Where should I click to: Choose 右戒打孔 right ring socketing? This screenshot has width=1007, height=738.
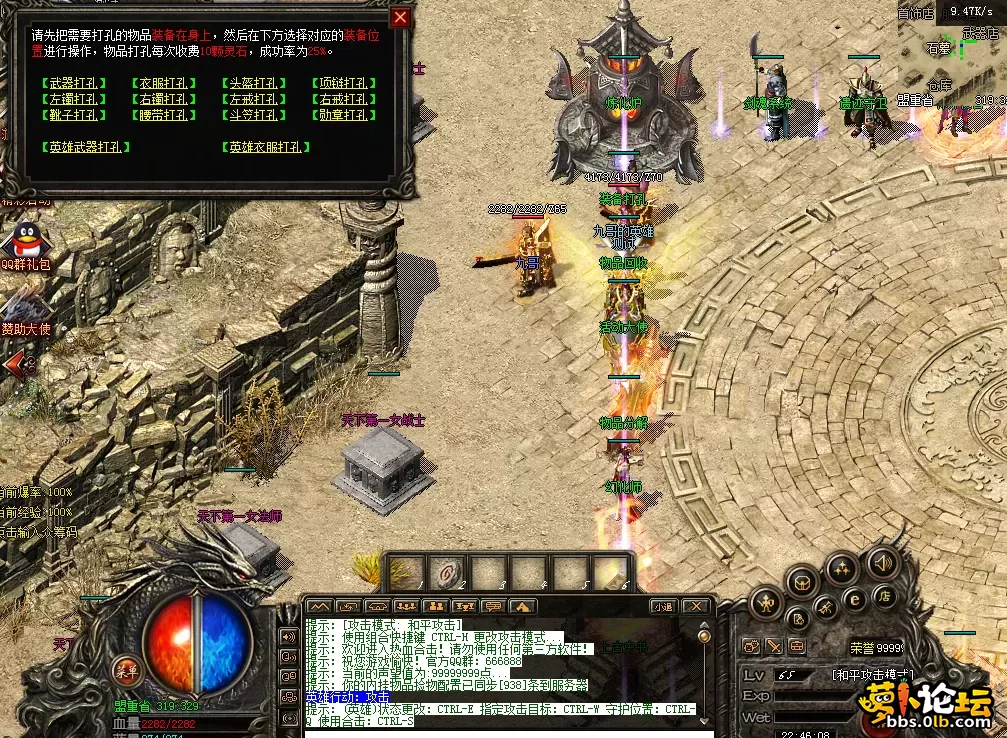pos(342,100)
